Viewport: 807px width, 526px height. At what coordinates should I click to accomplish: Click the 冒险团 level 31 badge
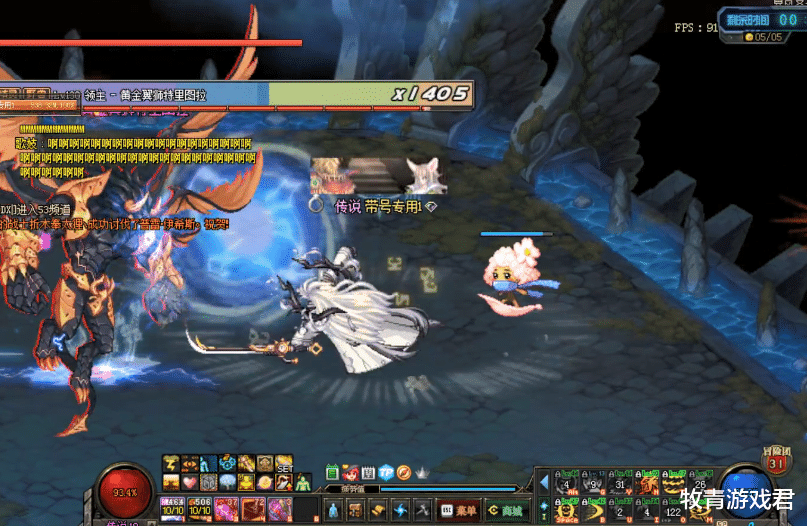776,460
